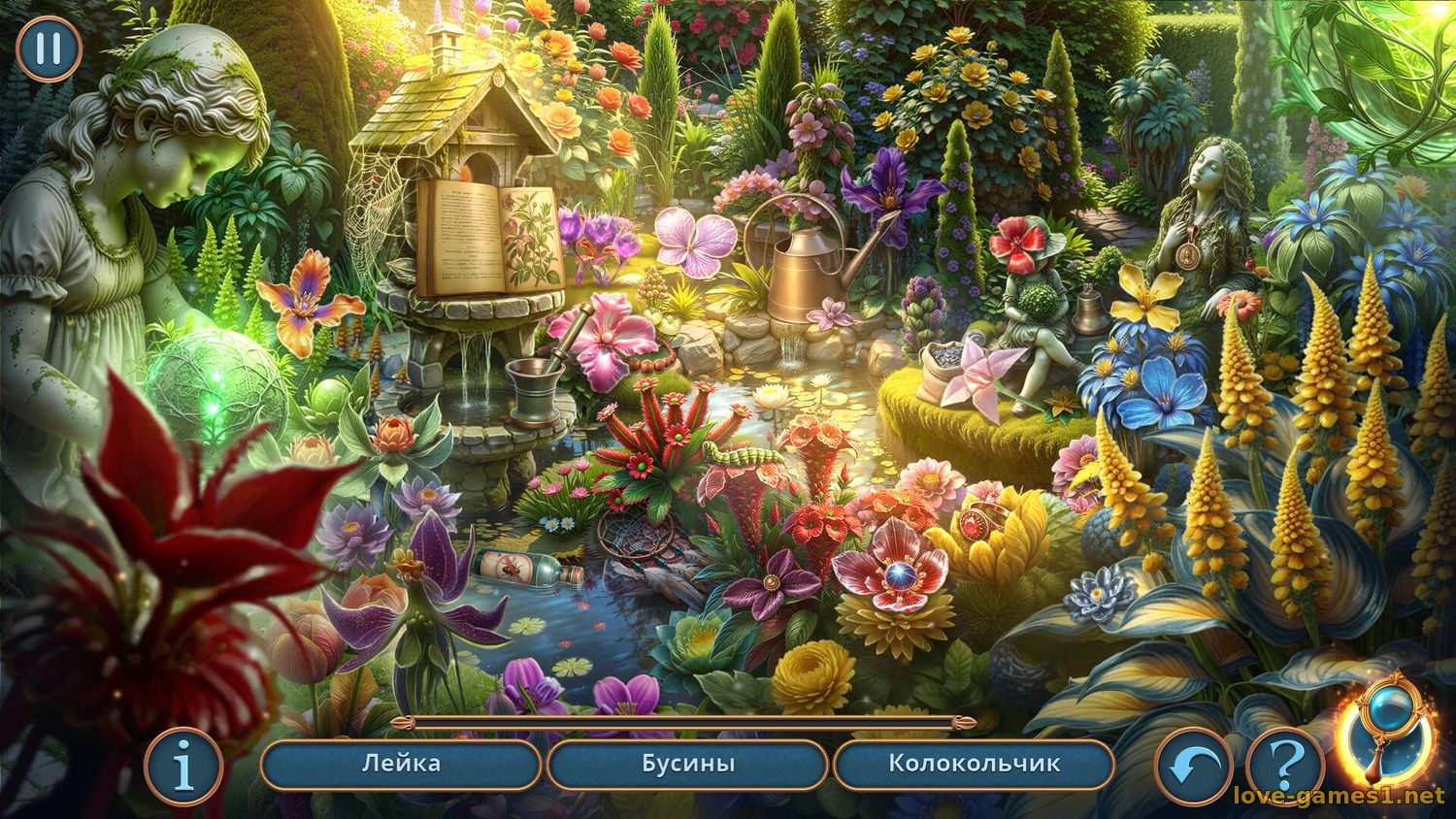1456x819 pixels.
Task: Request a hint with the question mark
Action: coord(1287,766)
